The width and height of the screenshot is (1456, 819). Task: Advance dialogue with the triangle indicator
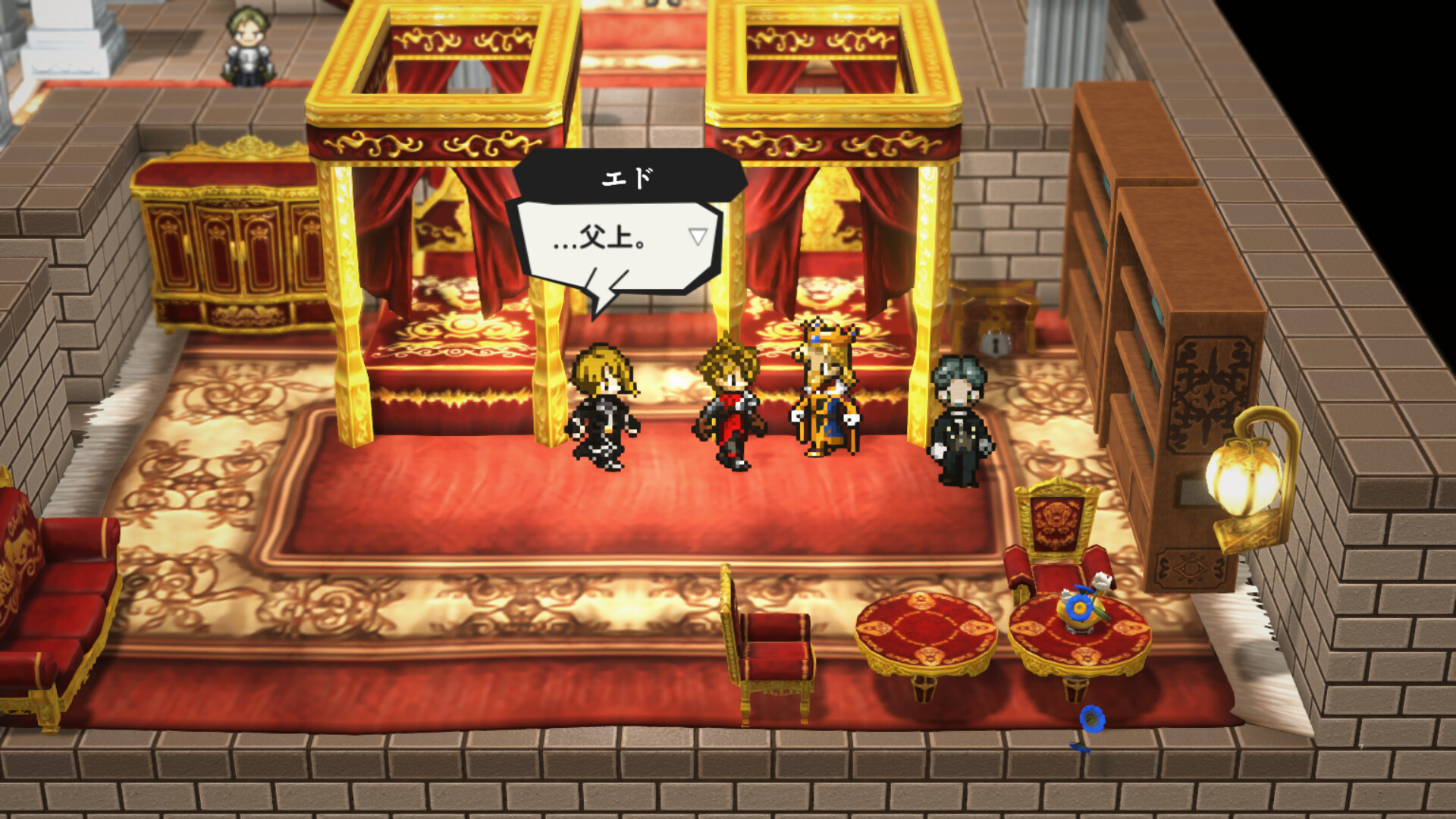point(697,235)
